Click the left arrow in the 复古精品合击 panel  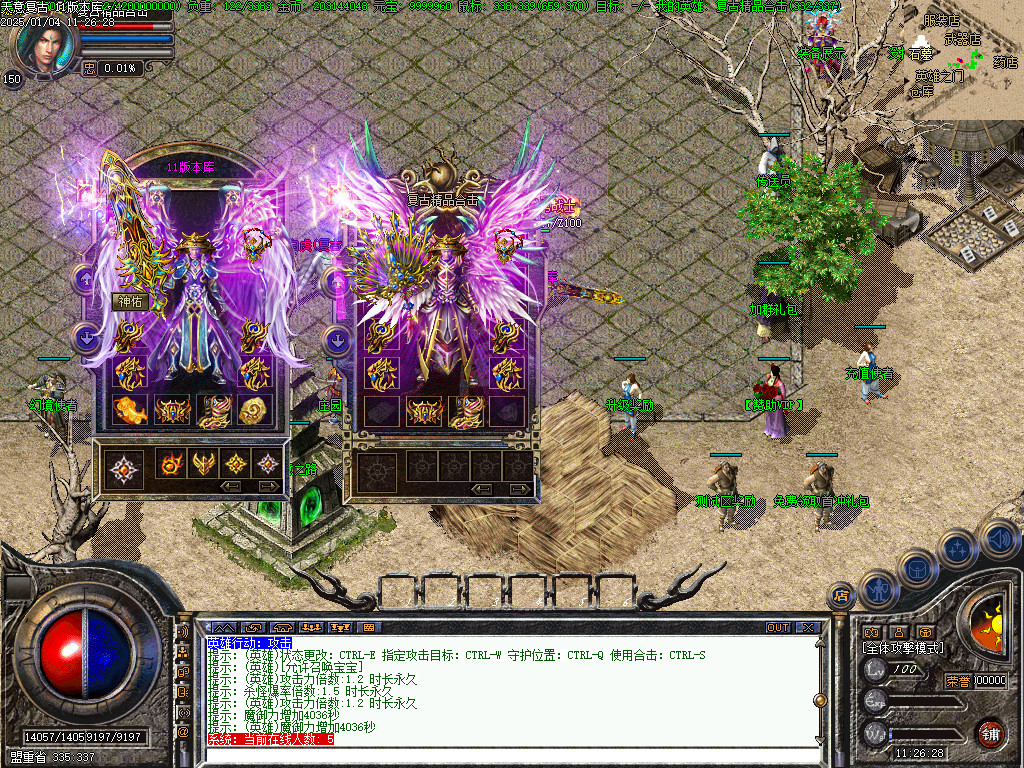[x=481, y=488]
